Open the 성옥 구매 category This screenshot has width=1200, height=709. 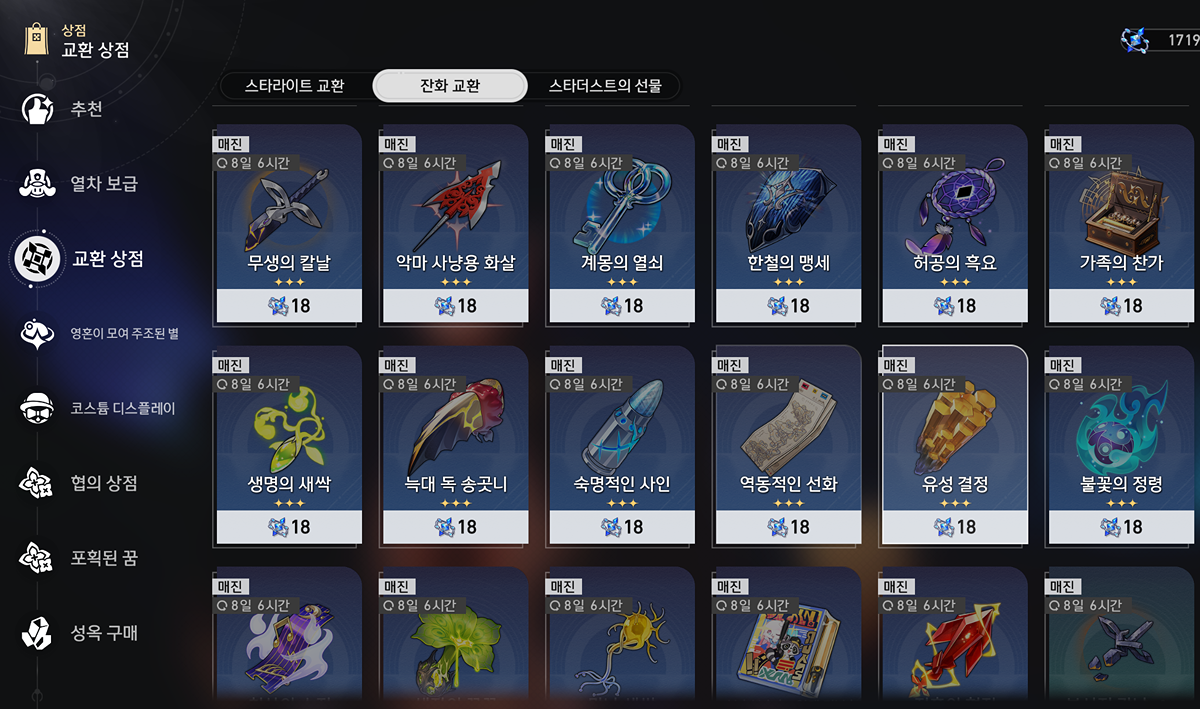coord(104,633)
